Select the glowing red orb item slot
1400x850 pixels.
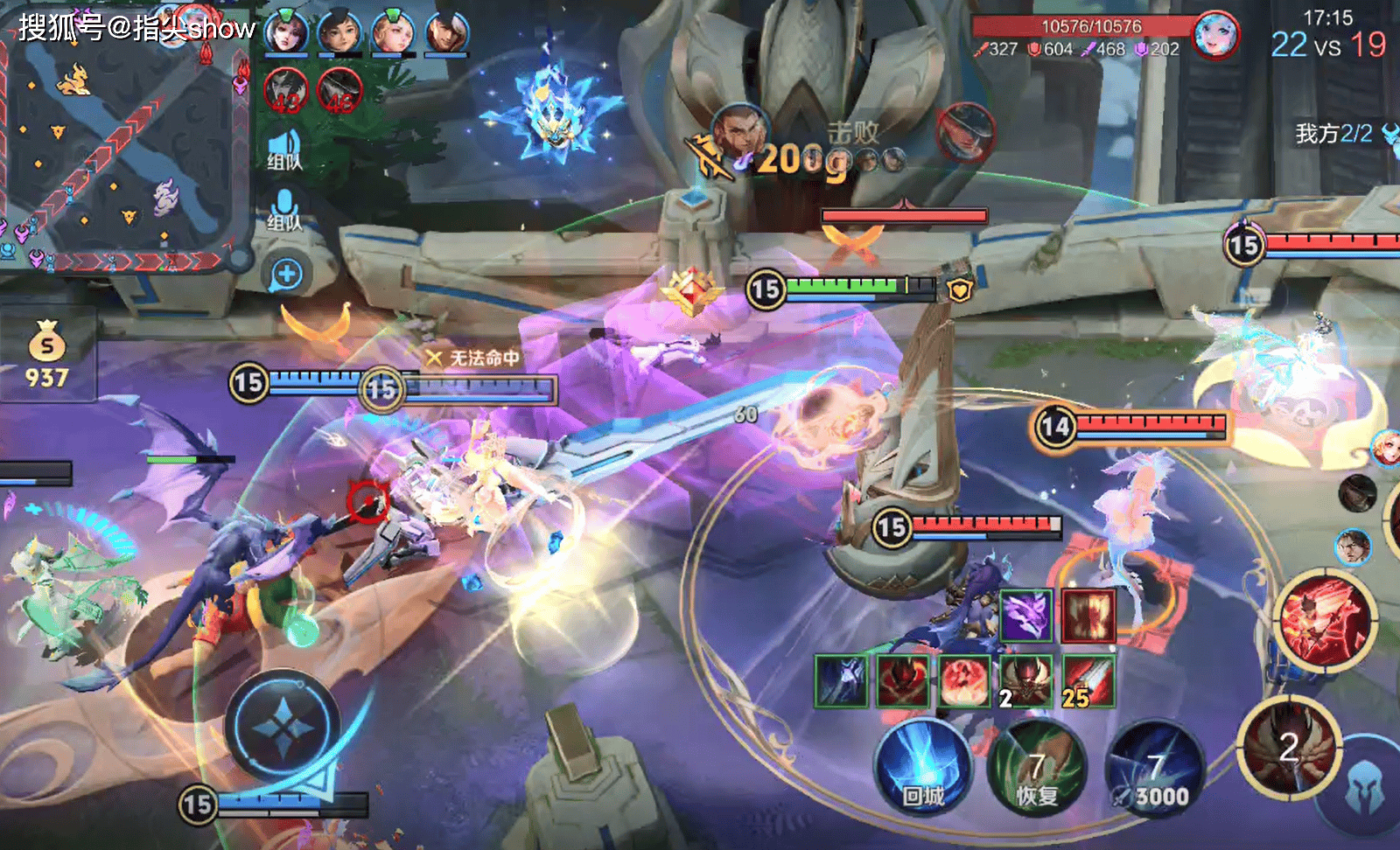click(x=964, y=681)
